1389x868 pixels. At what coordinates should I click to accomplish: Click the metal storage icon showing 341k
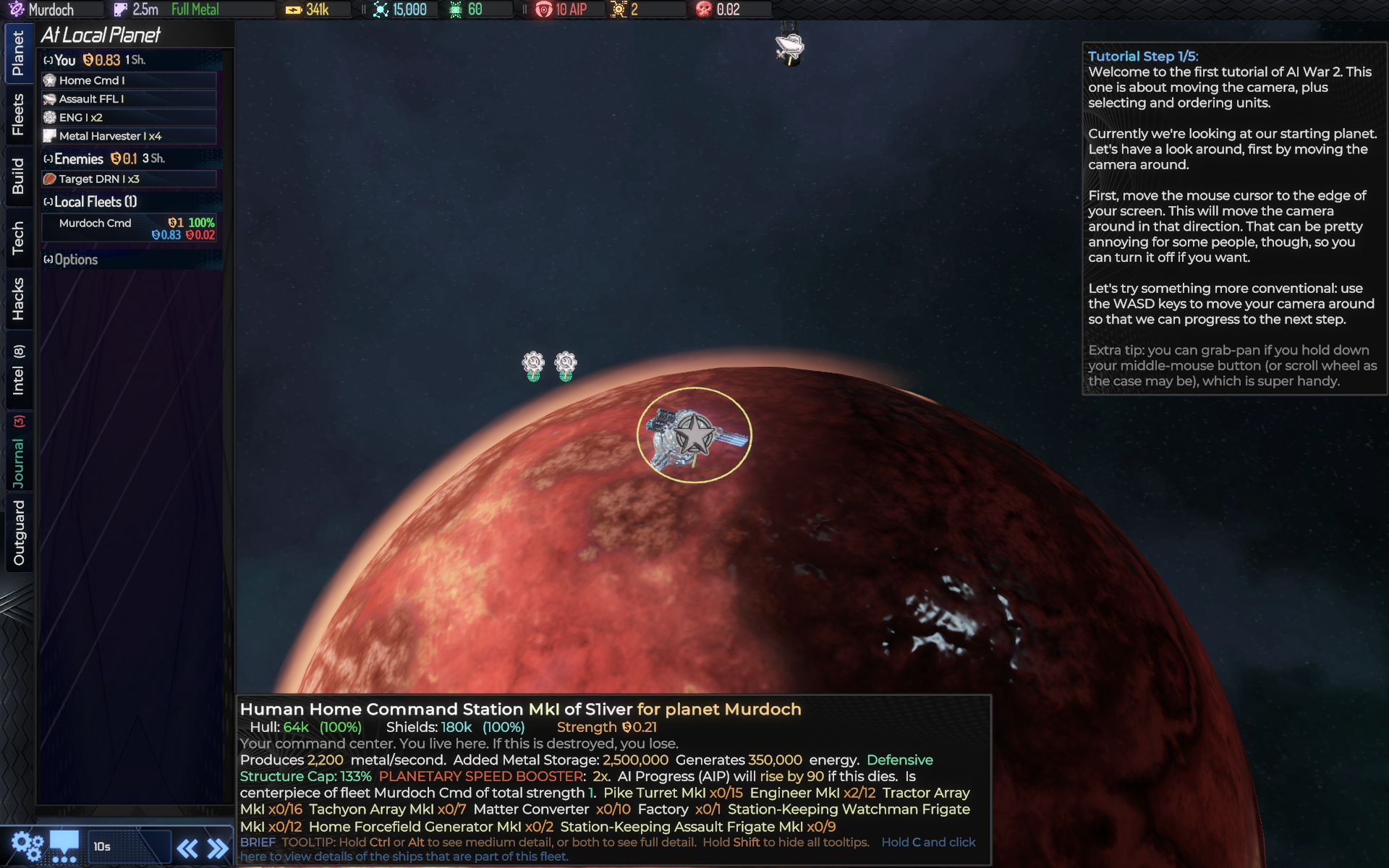tap(294, 9)
